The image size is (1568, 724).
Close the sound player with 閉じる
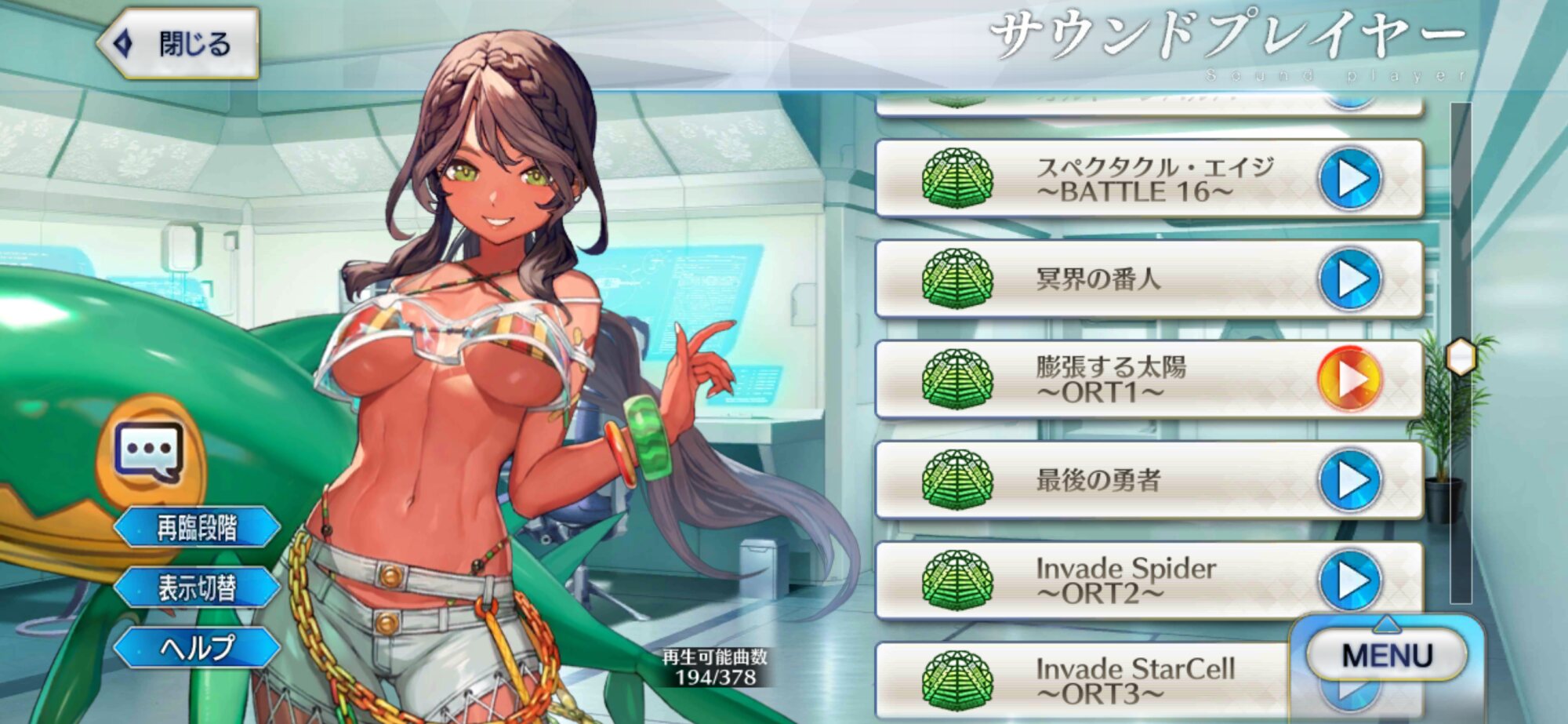pyautogui.click(x=179, y=44)
